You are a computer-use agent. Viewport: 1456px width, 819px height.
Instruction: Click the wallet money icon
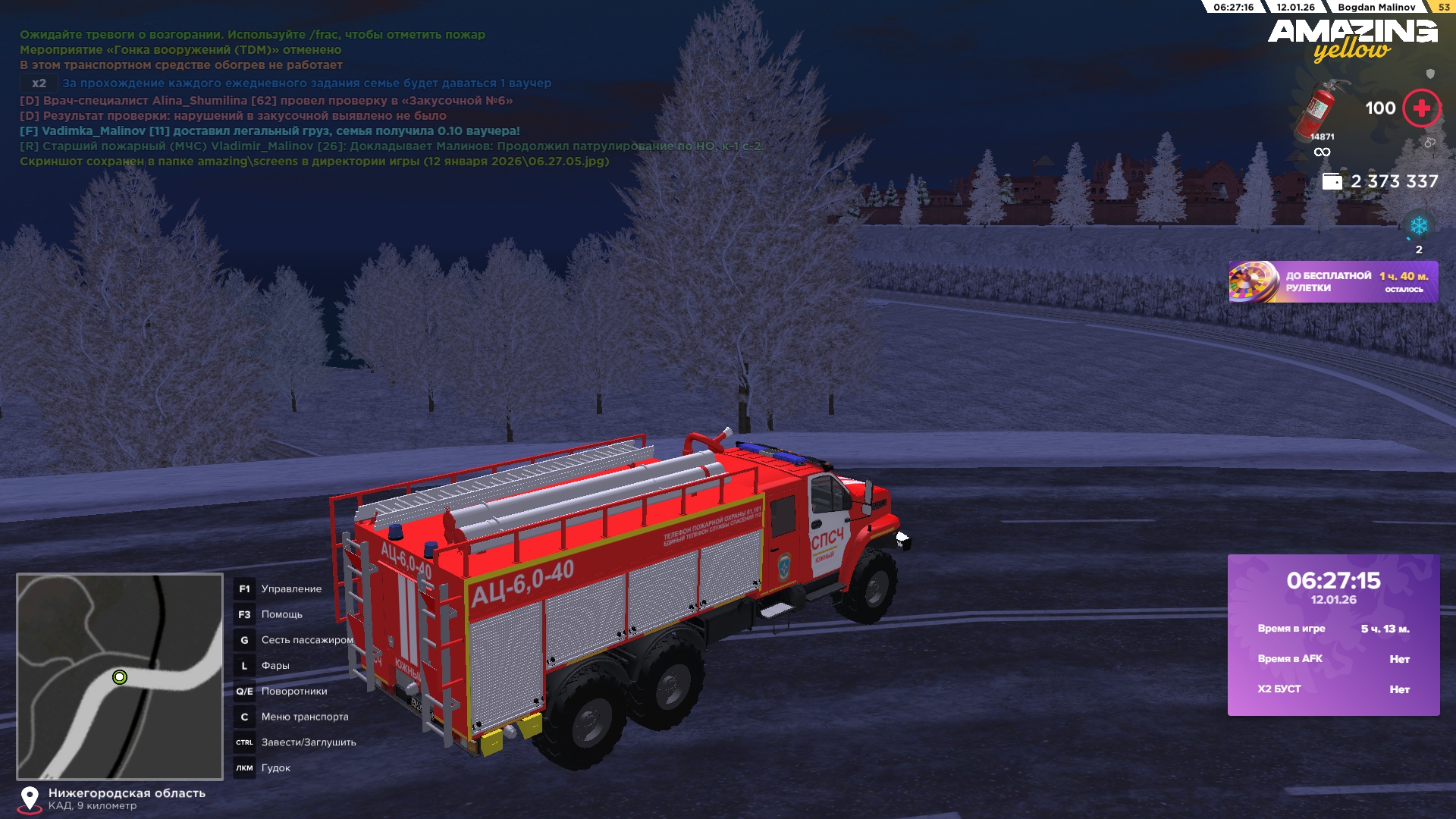[1332, 181]
